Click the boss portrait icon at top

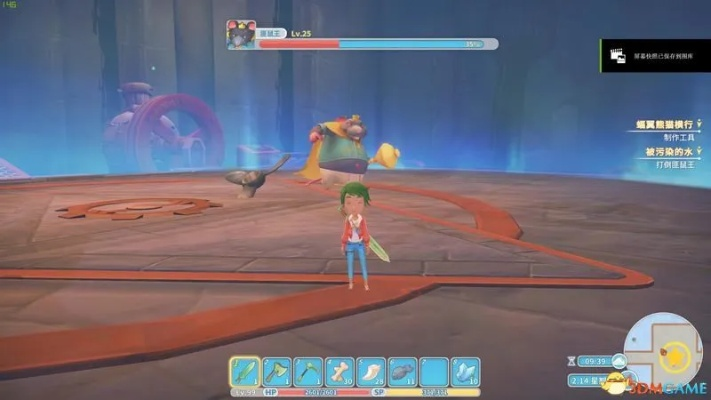[240, 34]
